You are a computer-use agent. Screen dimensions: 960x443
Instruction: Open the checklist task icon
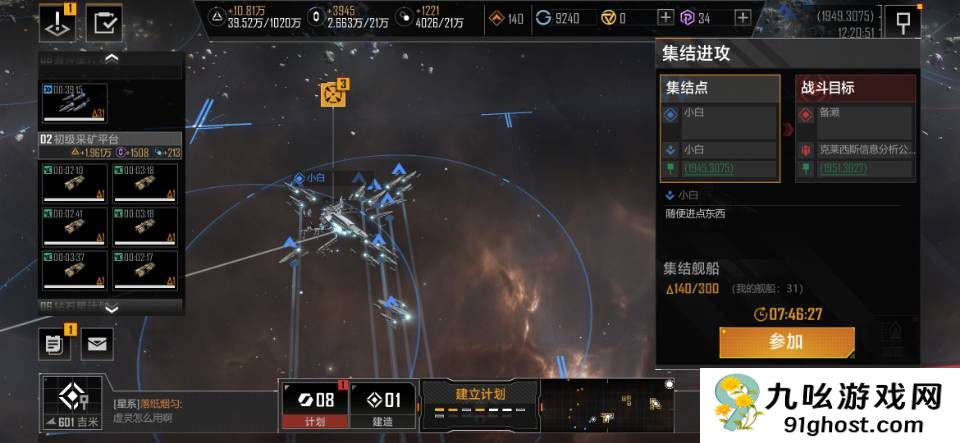point(104,22)
